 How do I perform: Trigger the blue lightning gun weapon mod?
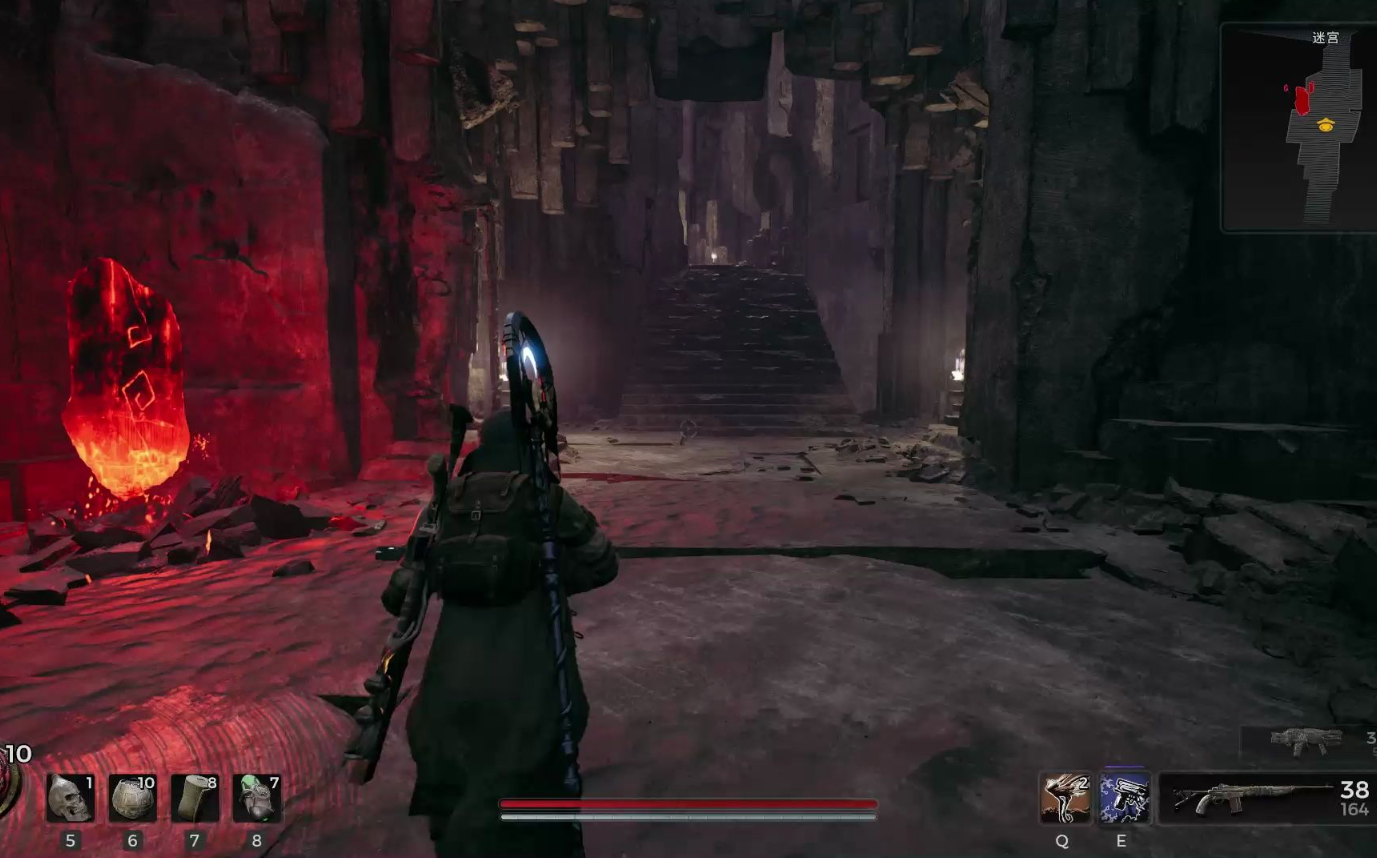[1124, 798]
